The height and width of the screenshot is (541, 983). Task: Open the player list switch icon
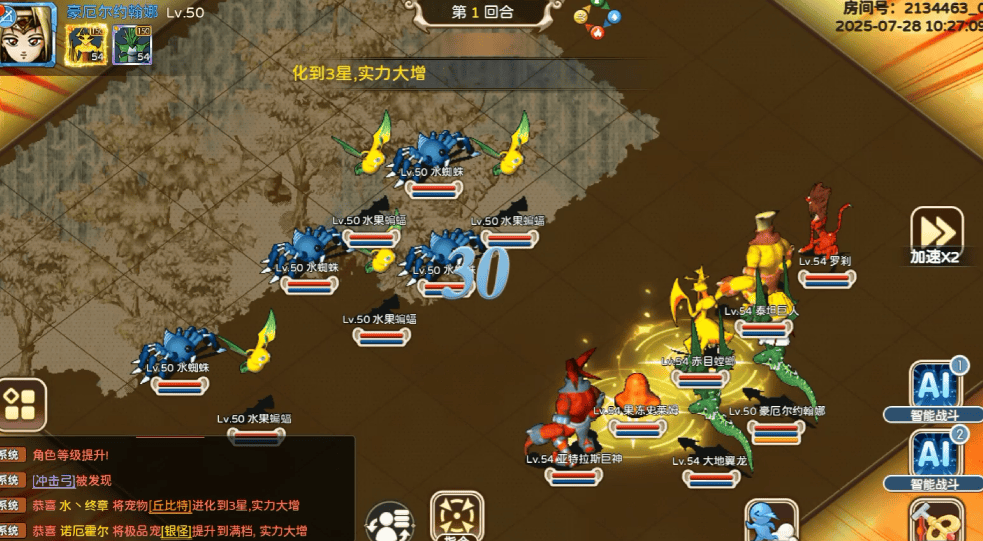click(x=389, y=523)
